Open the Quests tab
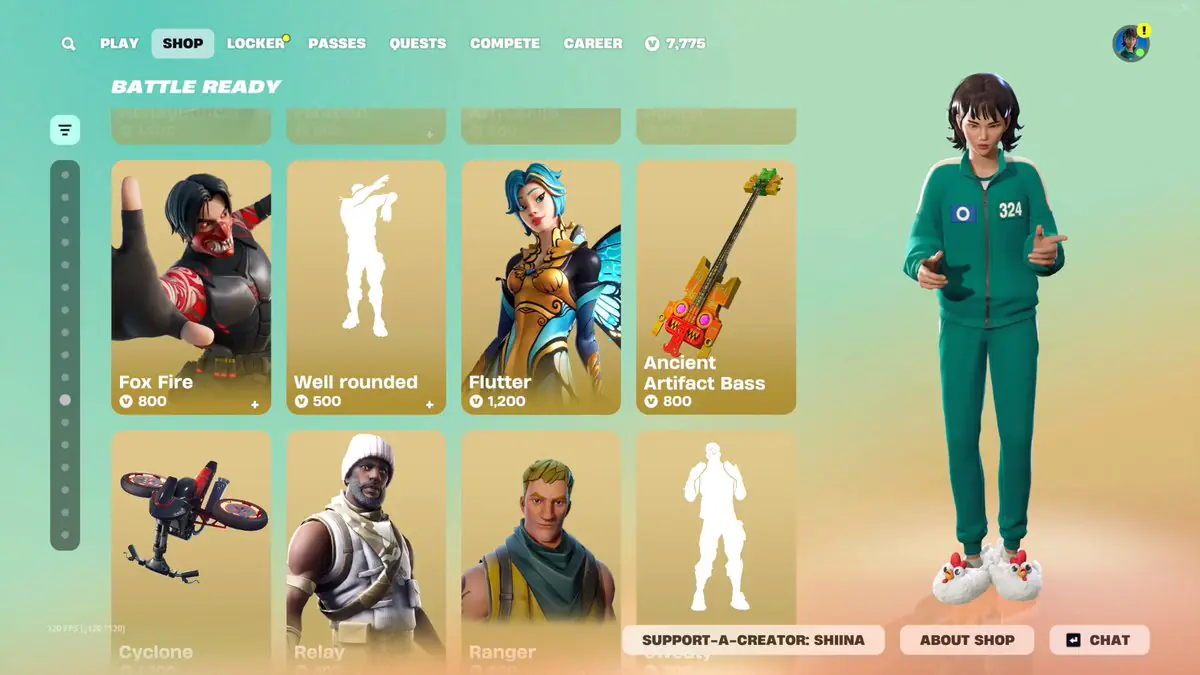The height and width of the screenshot is (675, 1200). [x=418, y=44]
